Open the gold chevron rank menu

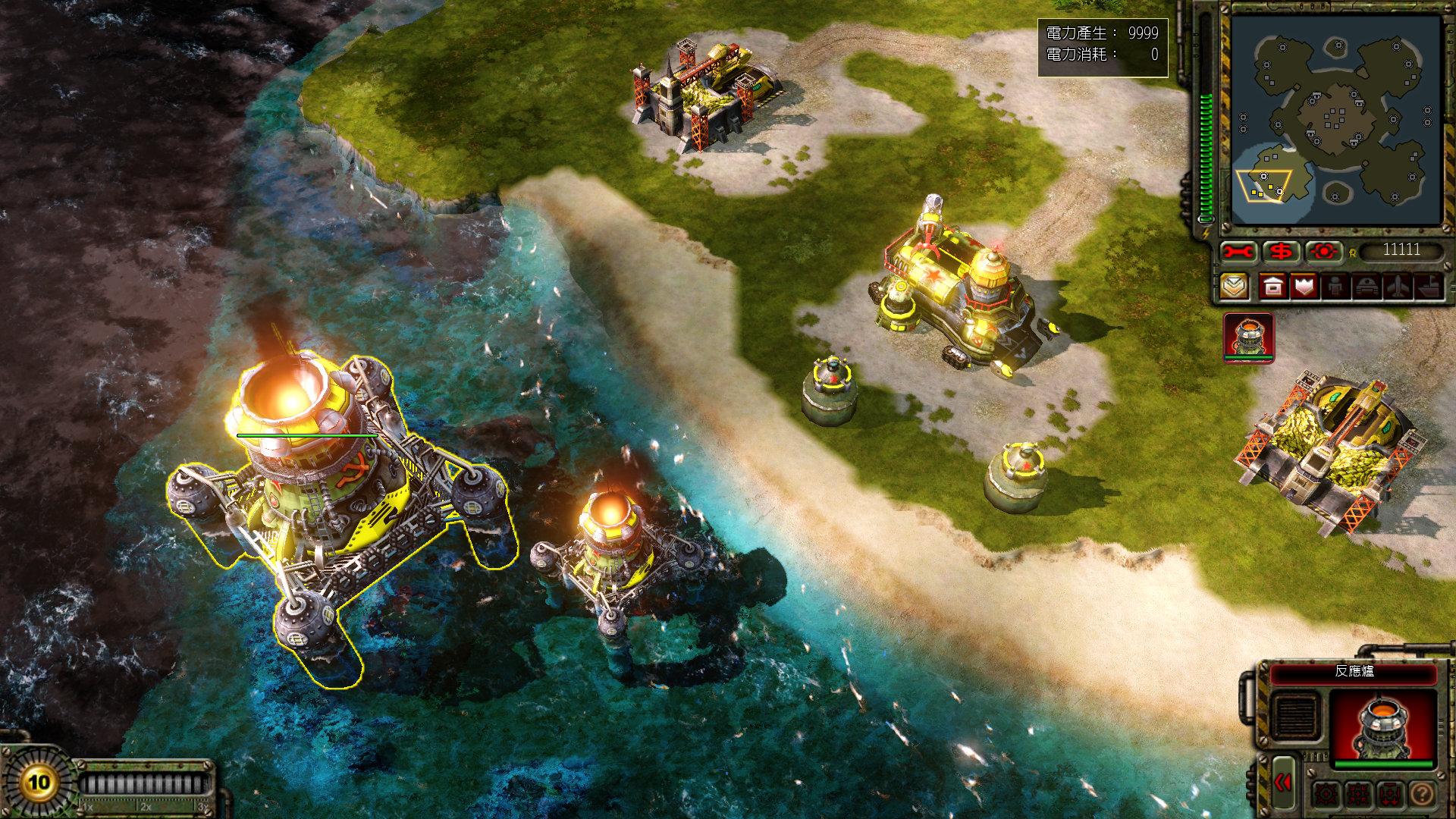pyautogui.click(x=1235, y=287)
